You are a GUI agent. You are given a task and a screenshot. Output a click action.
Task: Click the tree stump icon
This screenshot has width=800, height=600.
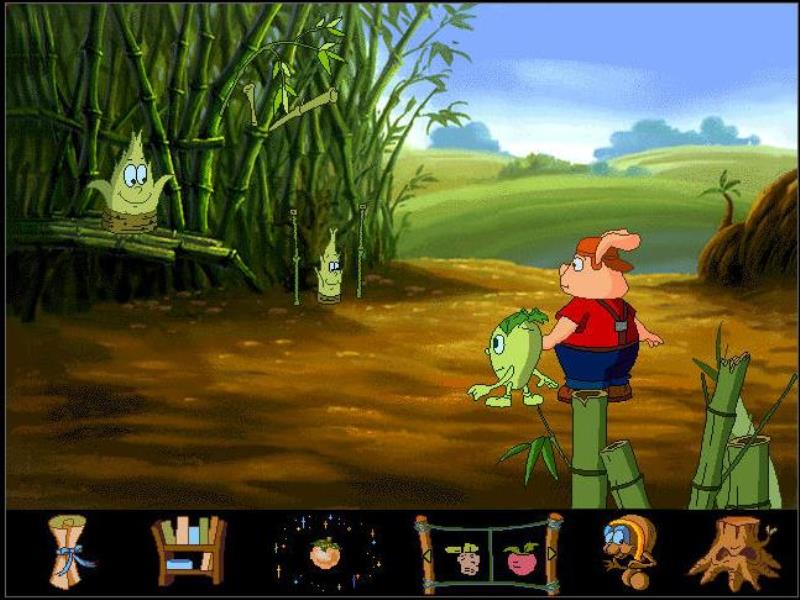(x=734, y=553)
